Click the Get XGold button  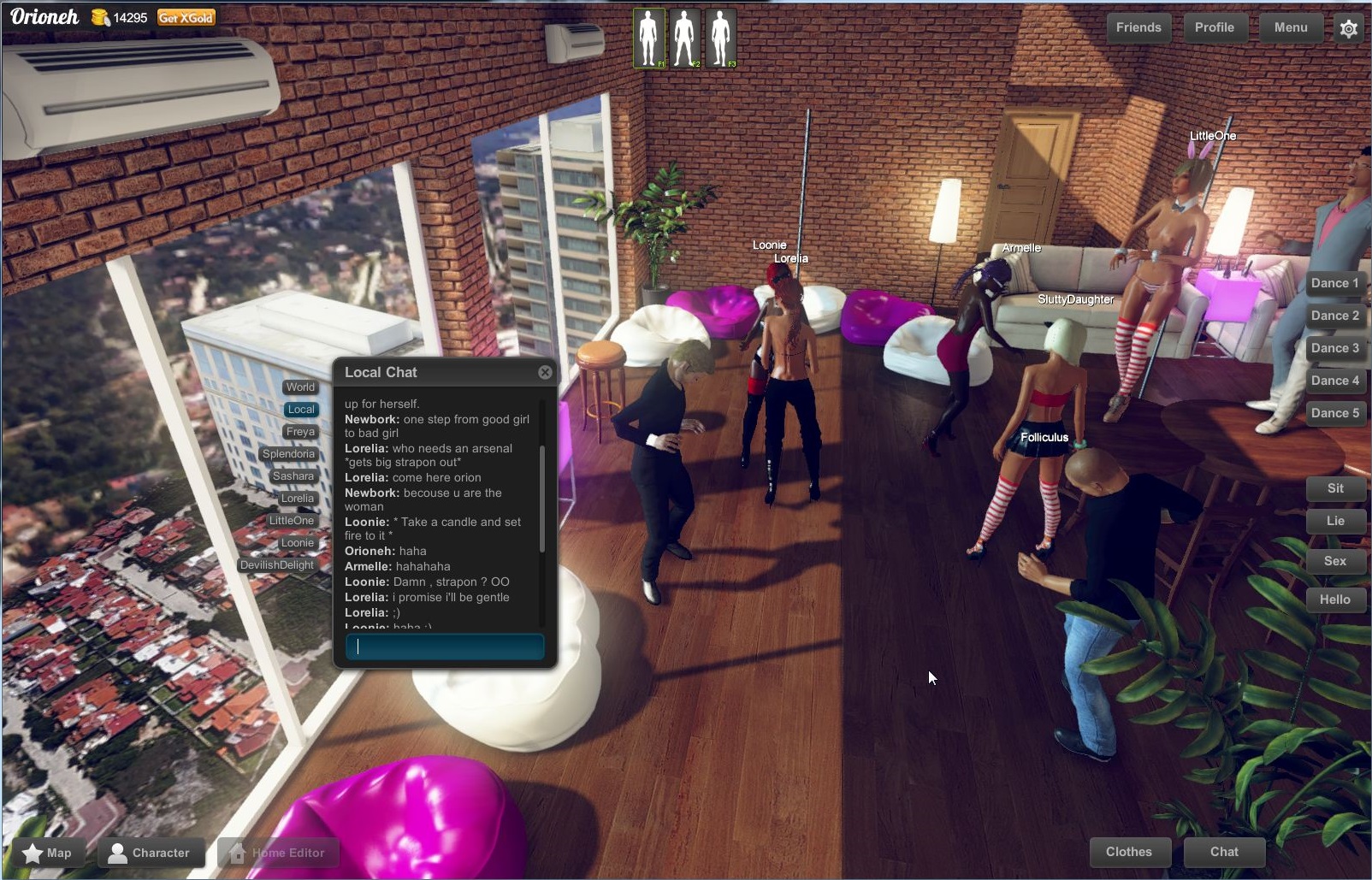[185, 16]
